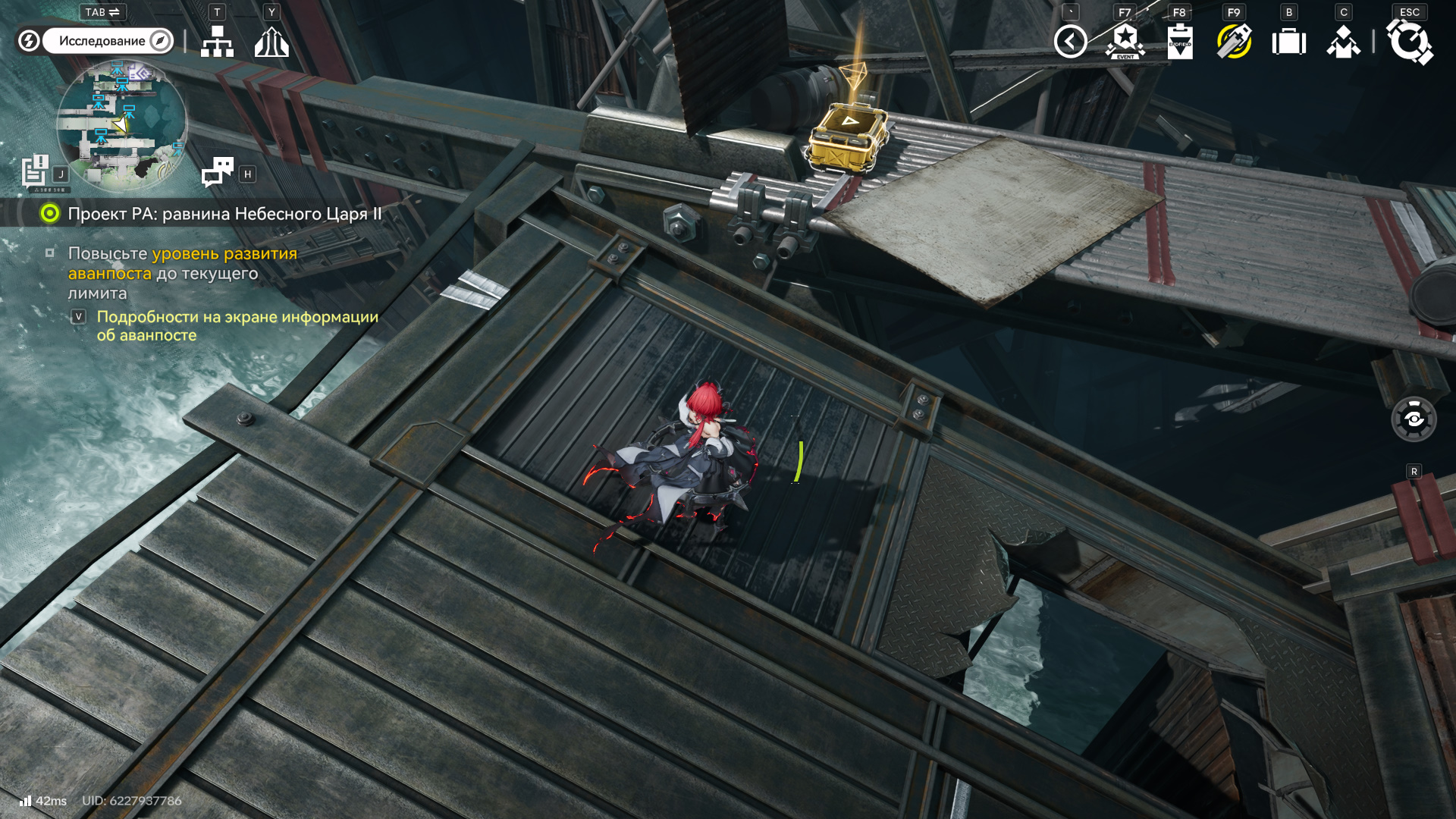Collapse the top bar with the left arrow
This screenshot has height=819, width=1456.
click(x=1070, y=42)
